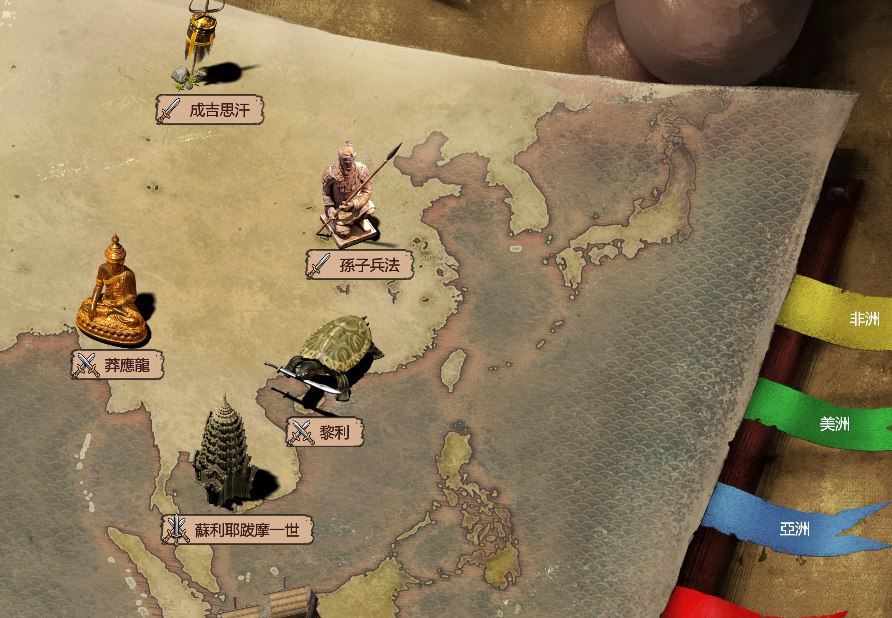Choose the 莽應龍 campaign label
Image resolution: width=892 pixels, height=618 pixels.
pos(118,365)
